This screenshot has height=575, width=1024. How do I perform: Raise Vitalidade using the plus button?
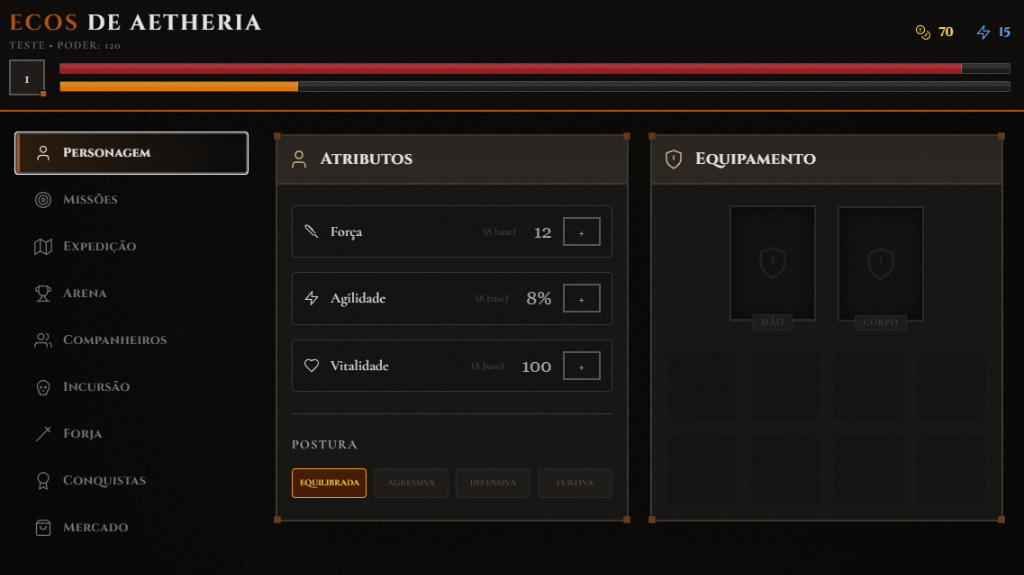[x=581, y=366]
